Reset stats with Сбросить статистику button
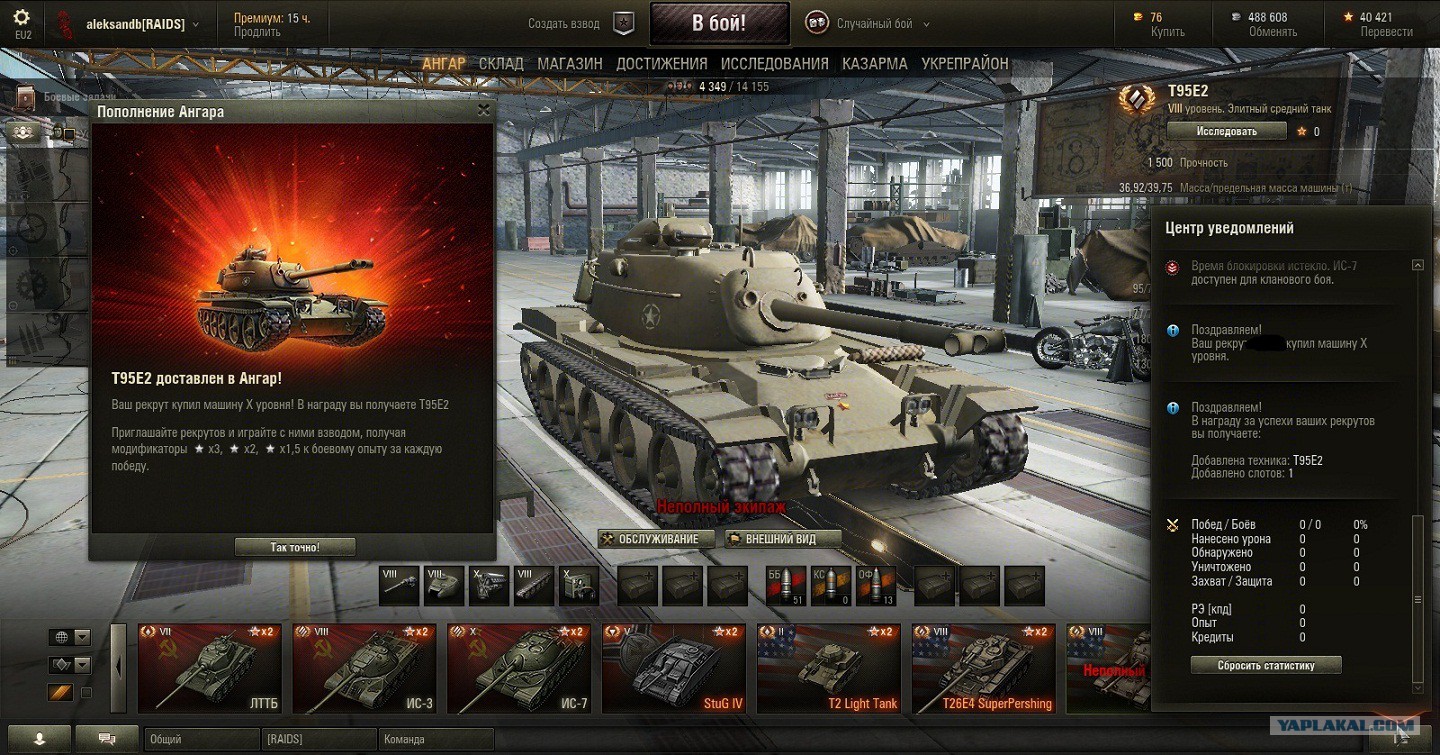Image resolution: width=1440 pixels, height=755 pixels. tap(1265, 665)
